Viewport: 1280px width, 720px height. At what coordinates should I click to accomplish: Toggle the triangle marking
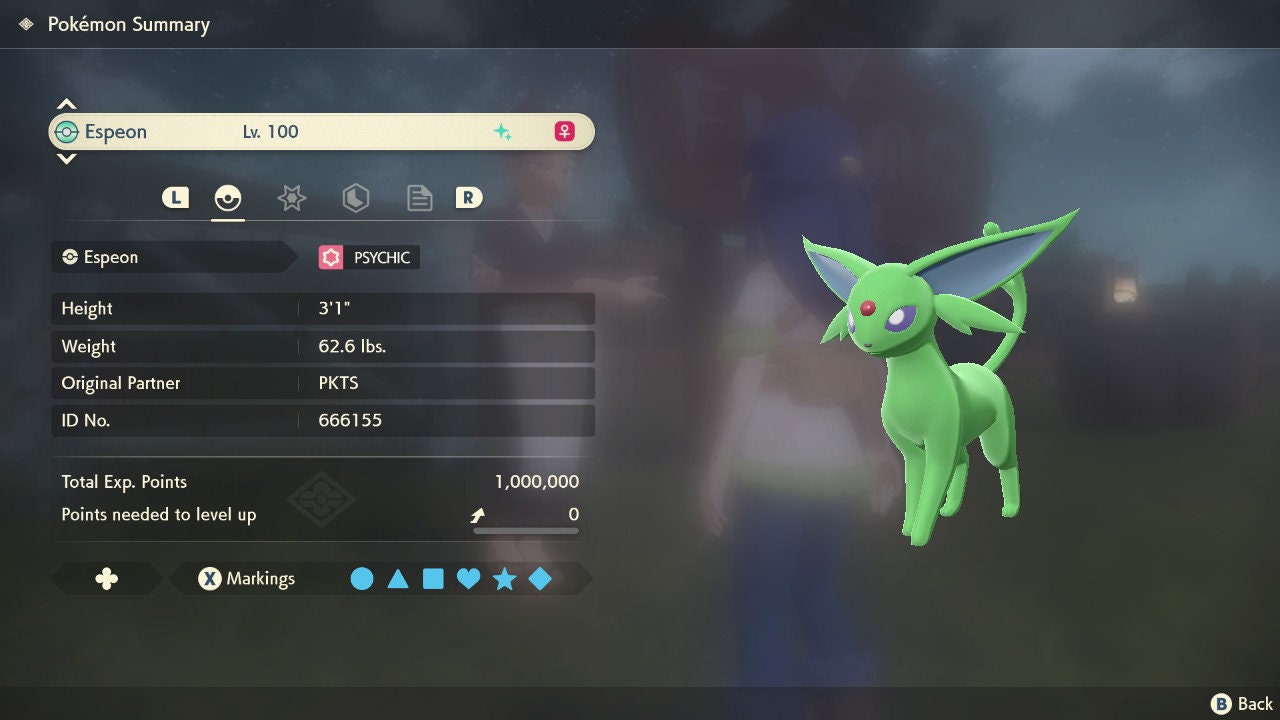pos(398,579)
